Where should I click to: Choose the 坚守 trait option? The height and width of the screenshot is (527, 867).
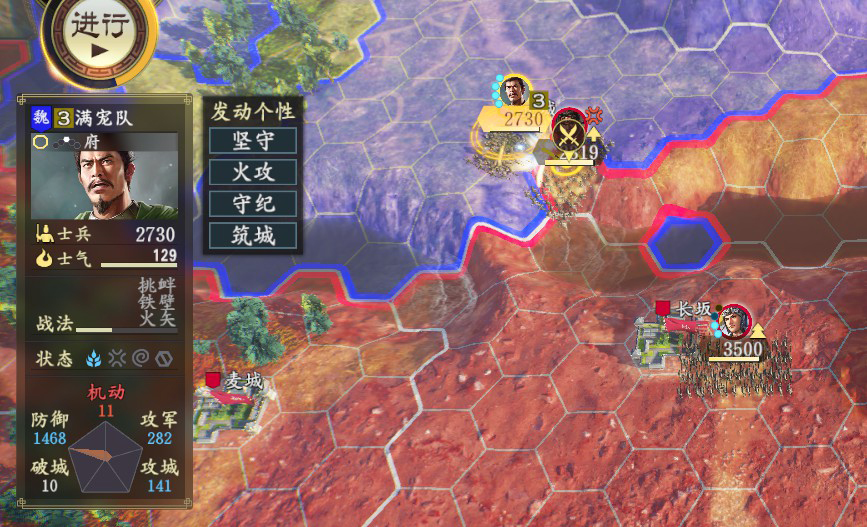pos(253,140)
